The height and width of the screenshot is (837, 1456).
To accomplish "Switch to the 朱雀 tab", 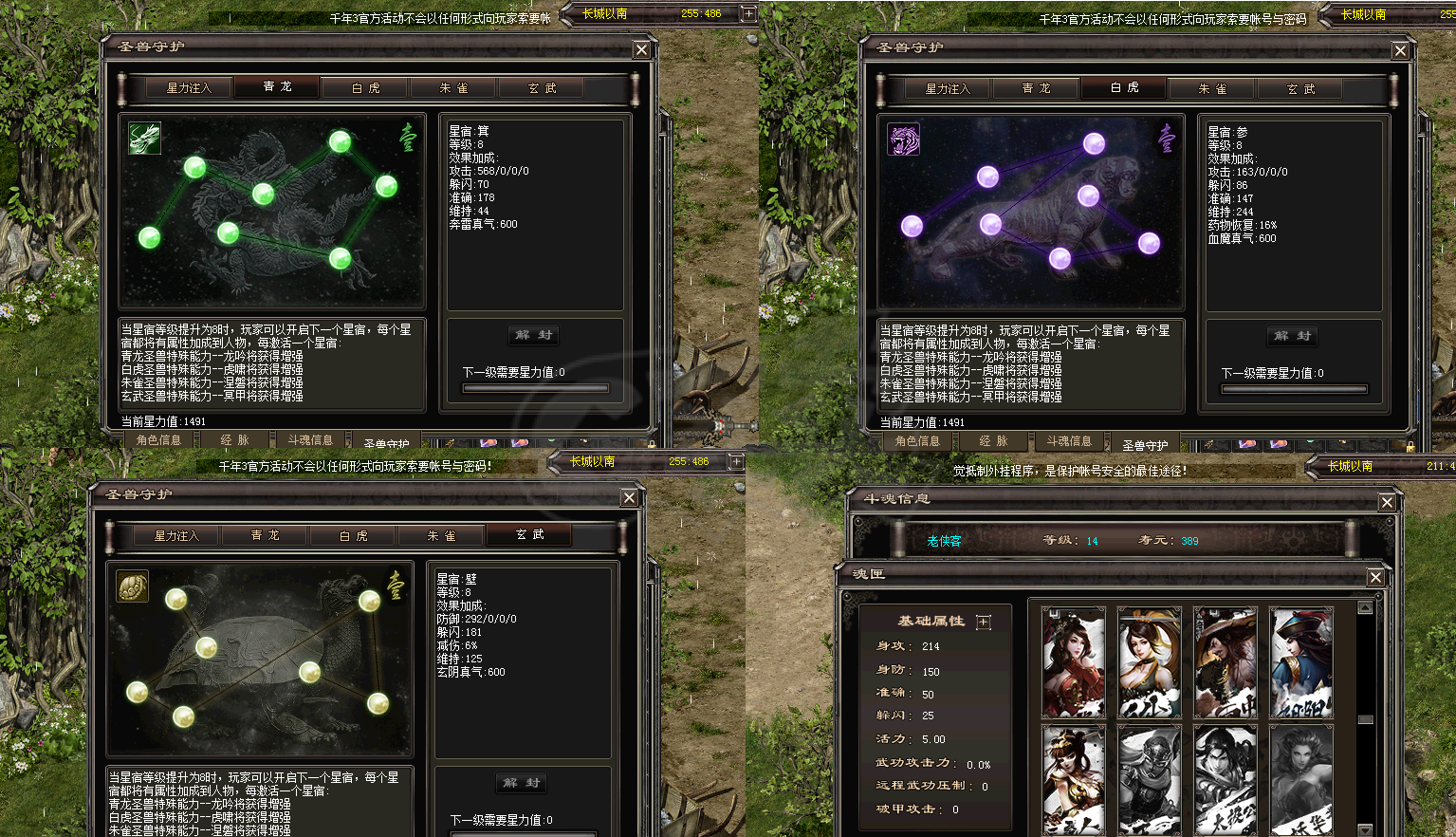I will click(452, 86).
